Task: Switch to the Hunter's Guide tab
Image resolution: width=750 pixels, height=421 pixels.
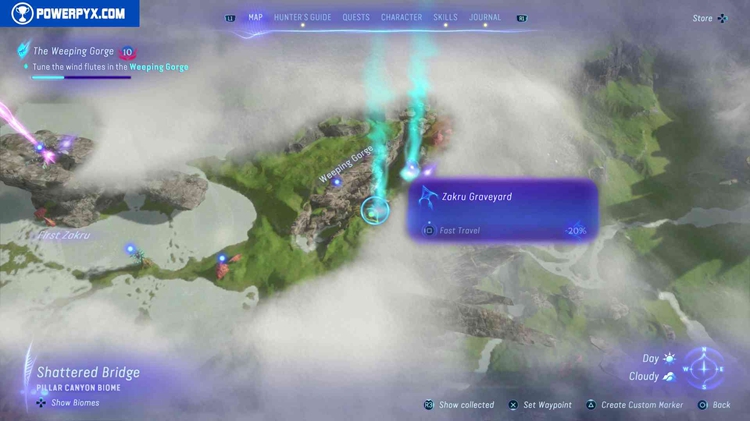Action: 302,17
